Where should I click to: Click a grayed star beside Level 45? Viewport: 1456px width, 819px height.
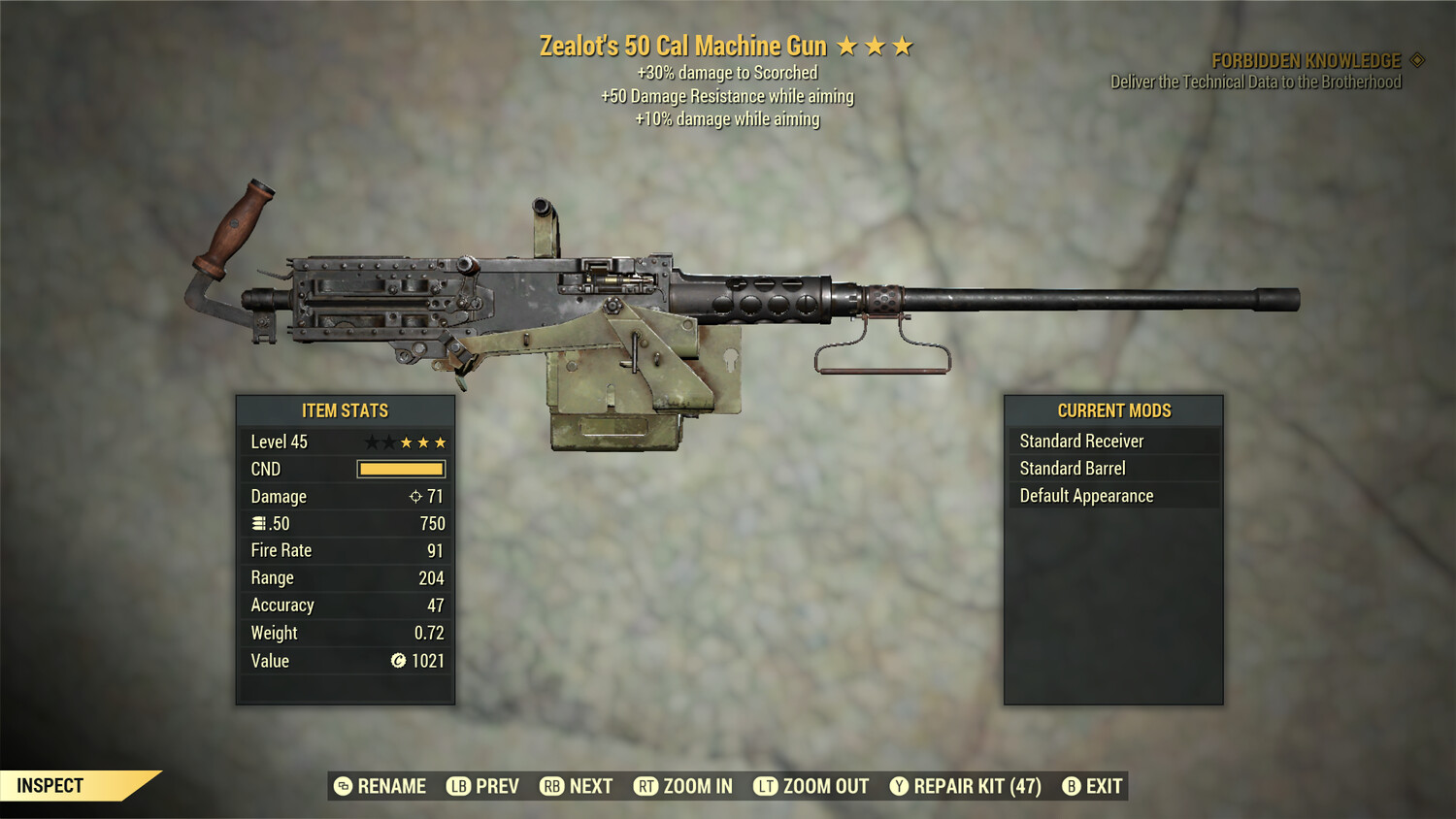point(373,441)
